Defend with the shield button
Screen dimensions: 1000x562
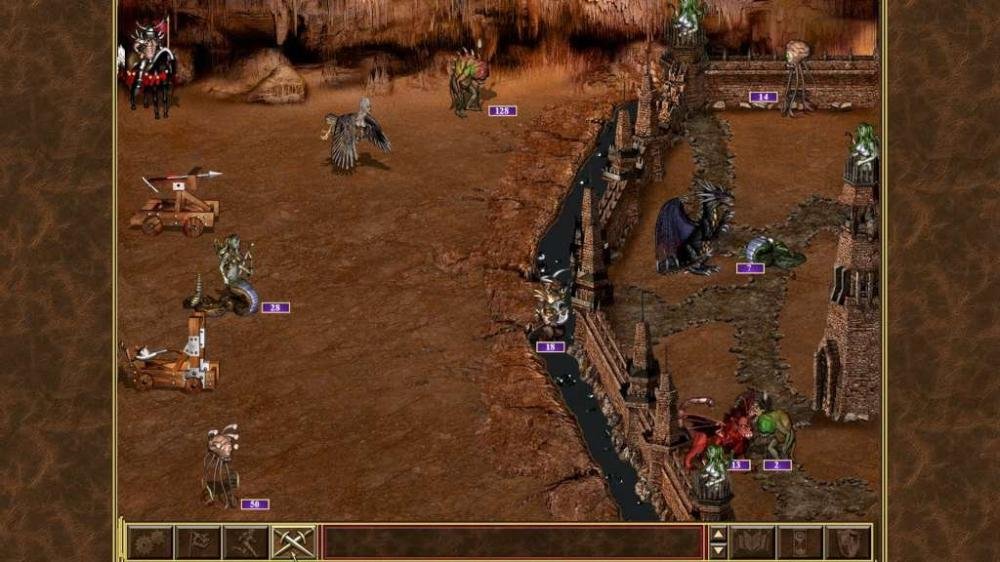(x=848, y=542)
